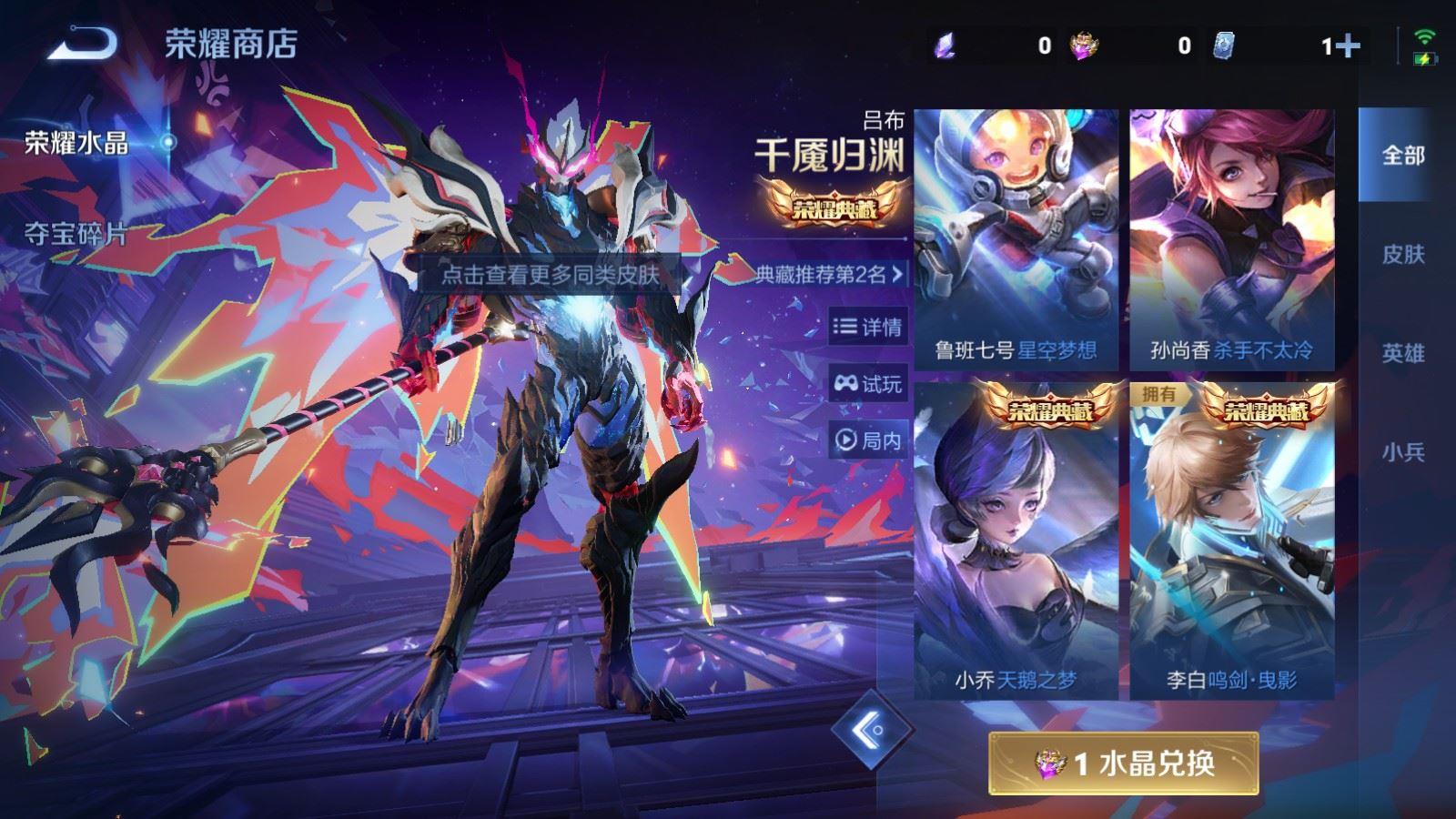Filter by 英雄 category
The width and height of the screenshot is (1456, 819).
1402,353
